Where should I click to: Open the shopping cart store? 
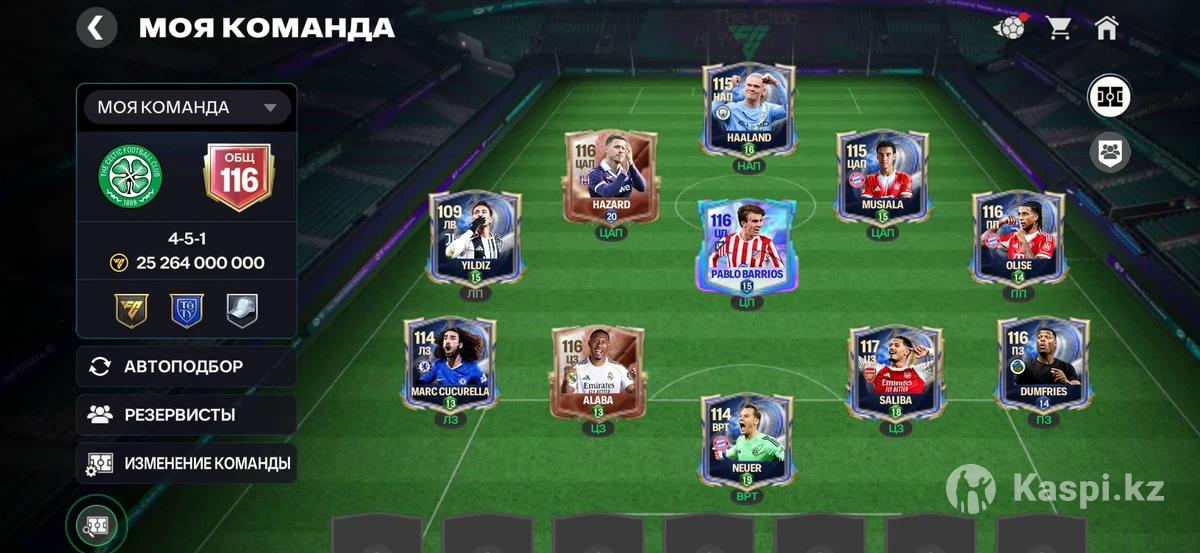pos(1059,28)
